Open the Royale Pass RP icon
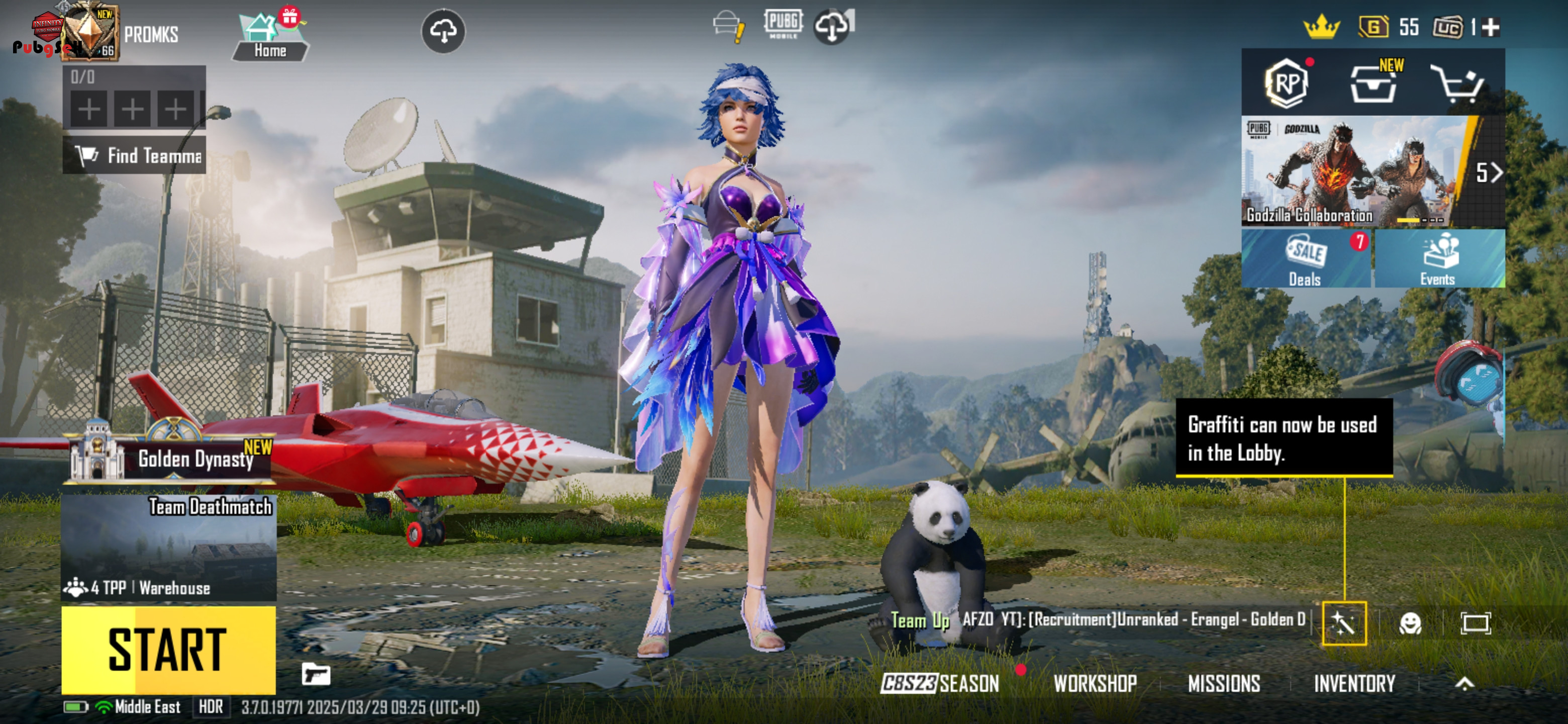Viewport: 1568px width, 724px height. pyautogui.click(x=1286, y=83)
